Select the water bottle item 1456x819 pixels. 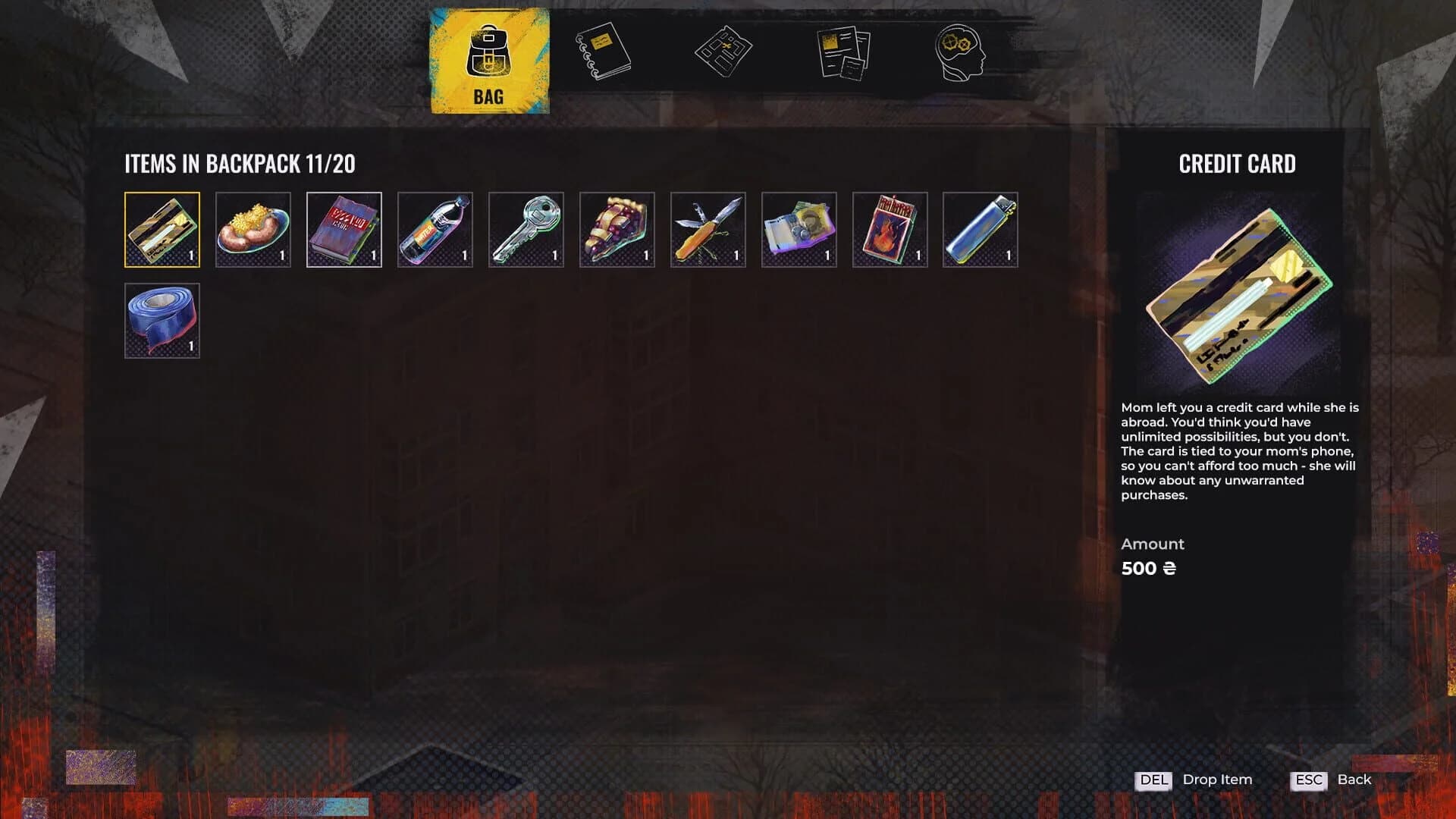(x=435, y=230)
